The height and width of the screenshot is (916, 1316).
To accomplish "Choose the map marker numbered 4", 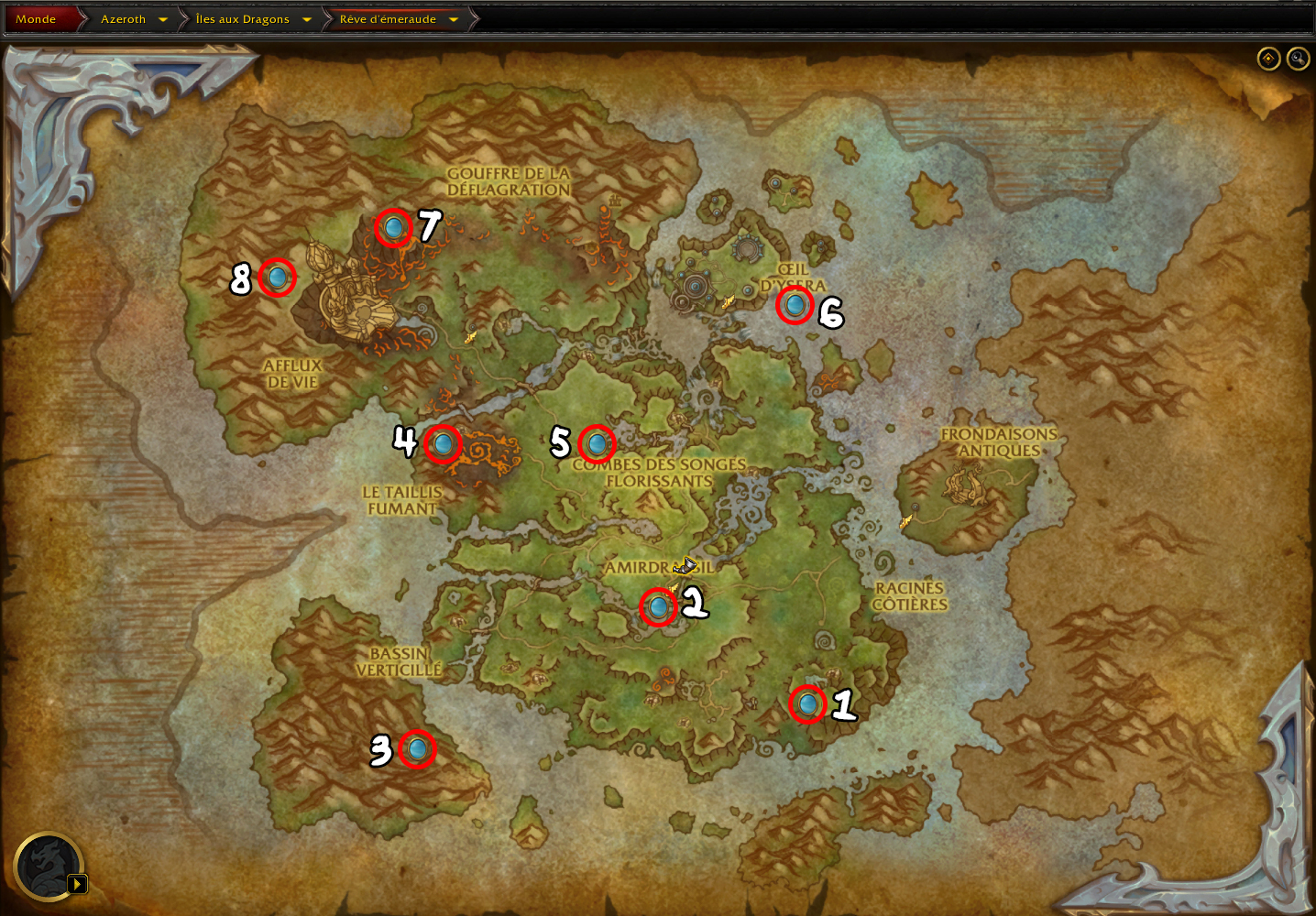I will click(x=443, y=444).
